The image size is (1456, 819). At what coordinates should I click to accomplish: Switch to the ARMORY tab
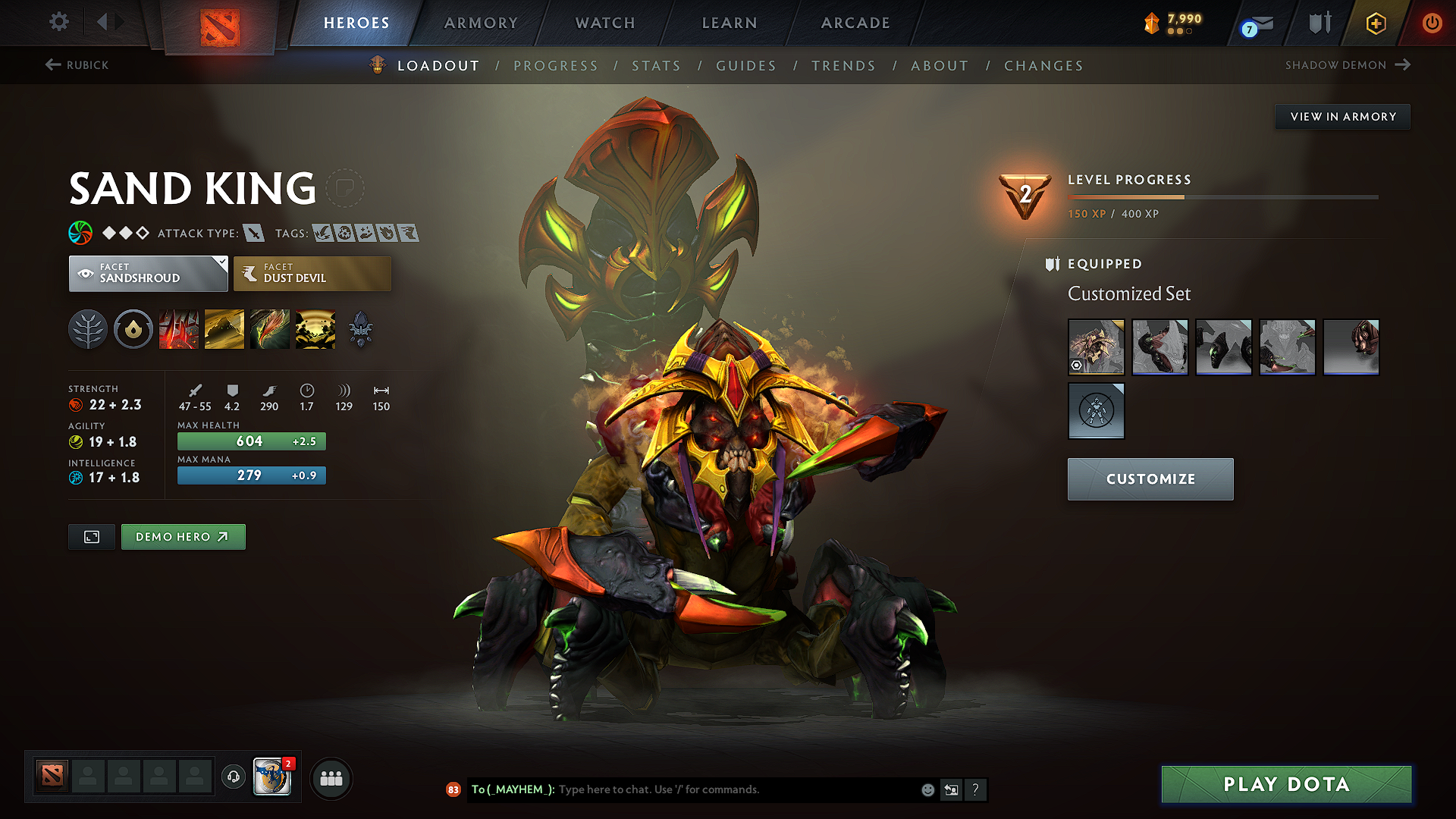pyautogui.click(x=481, y=23)
